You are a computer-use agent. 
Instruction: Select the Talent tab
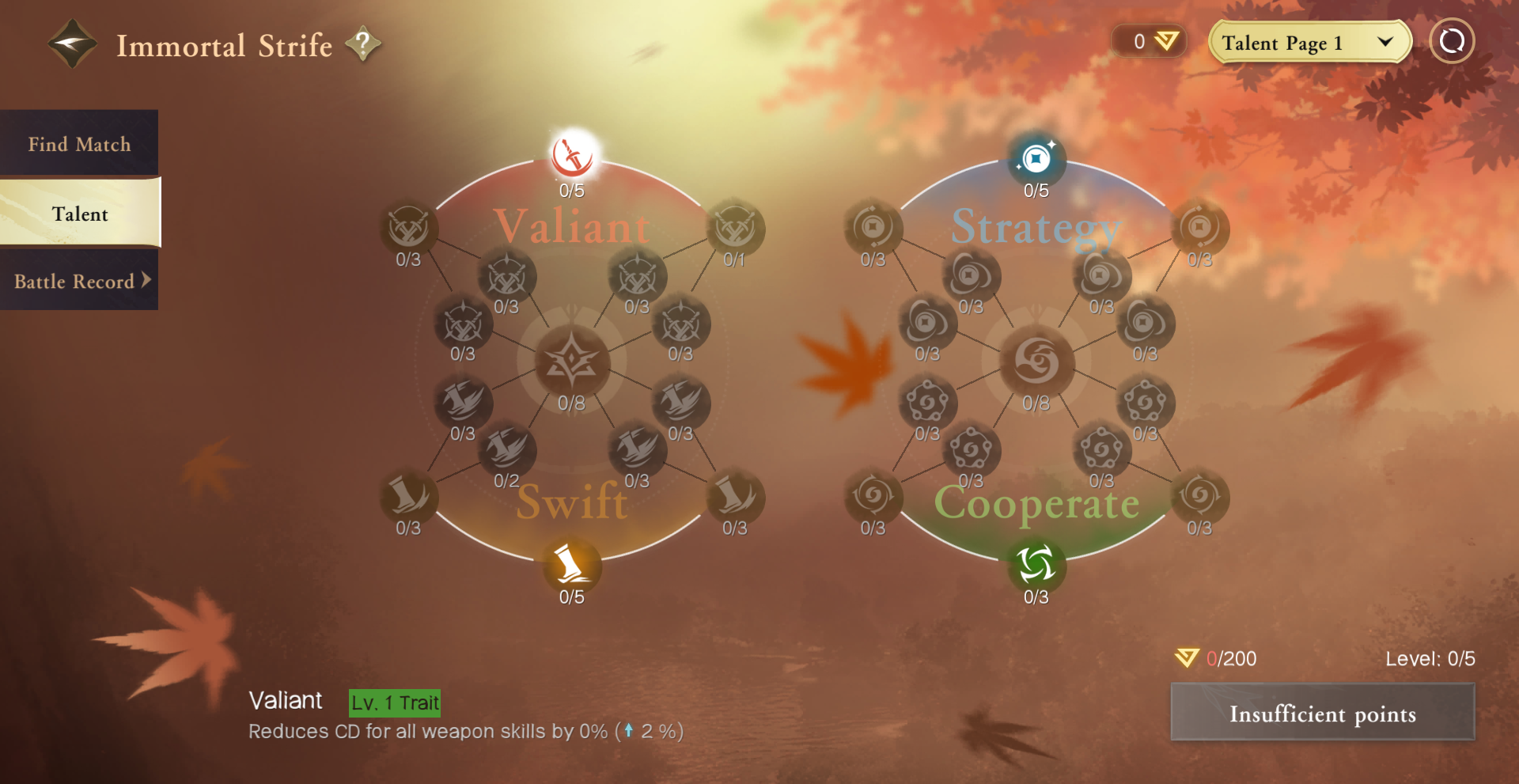(x=80, y=214)
